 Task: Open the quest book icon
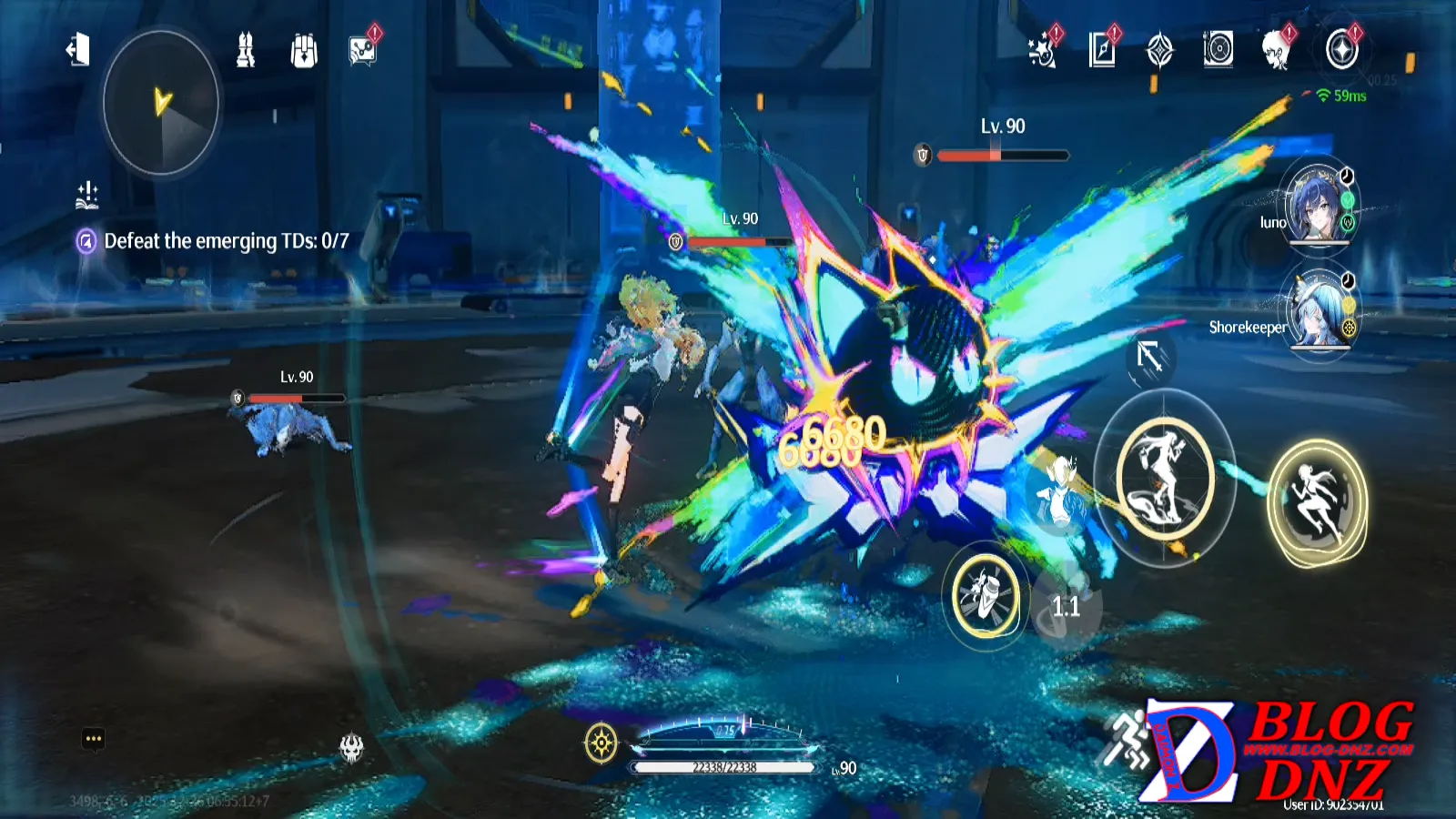tap(1102, 50)
